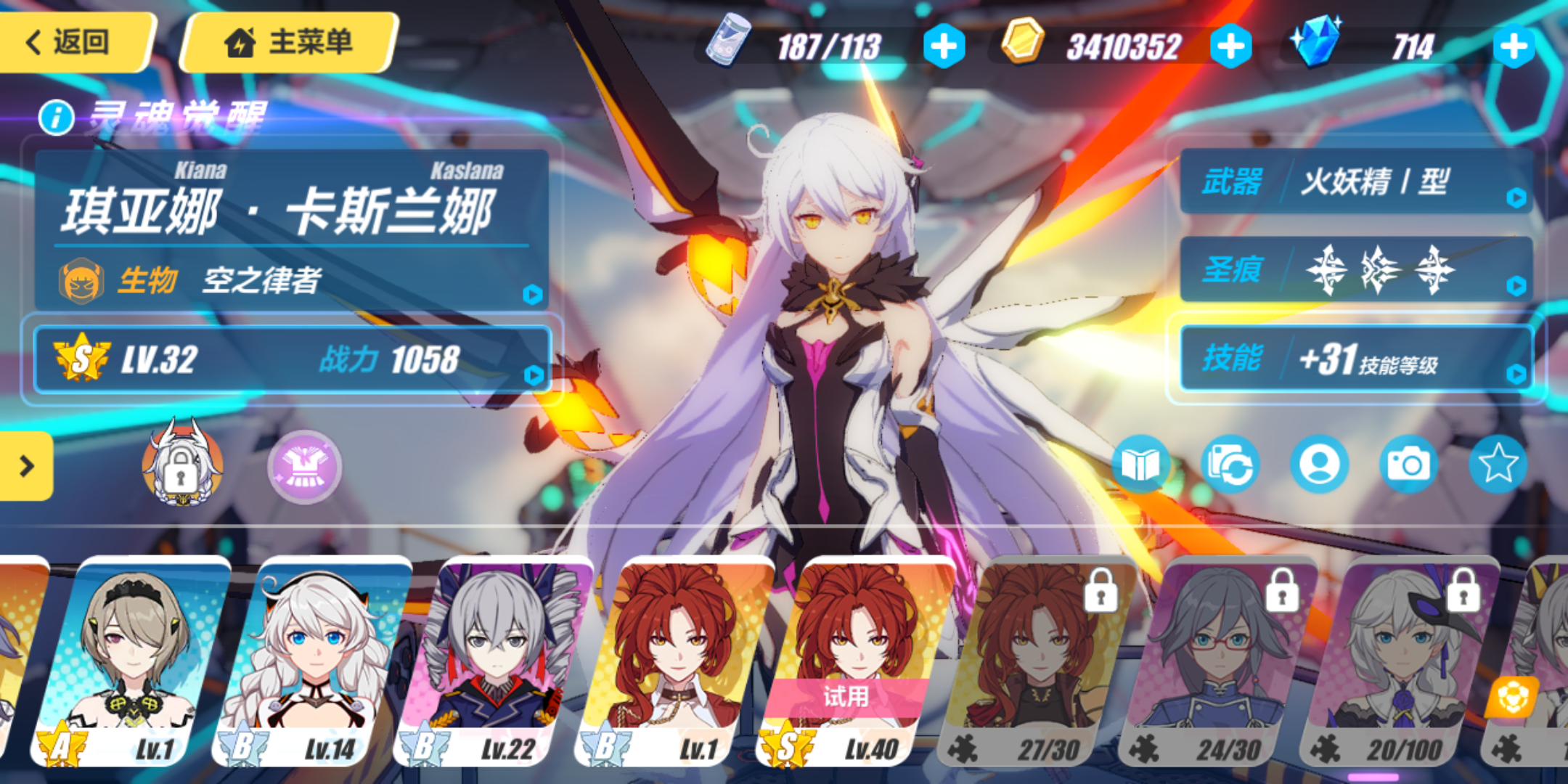
Task: Select the locked white-haired portrait icon
Action: click(181, 465)
